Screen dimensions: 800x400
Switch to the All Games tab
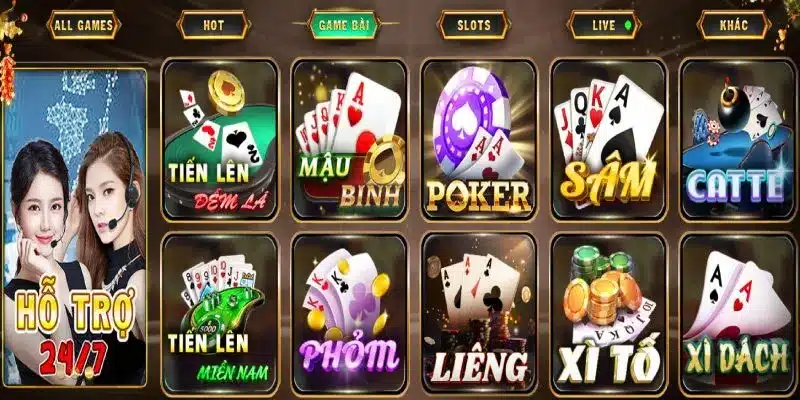83,23
